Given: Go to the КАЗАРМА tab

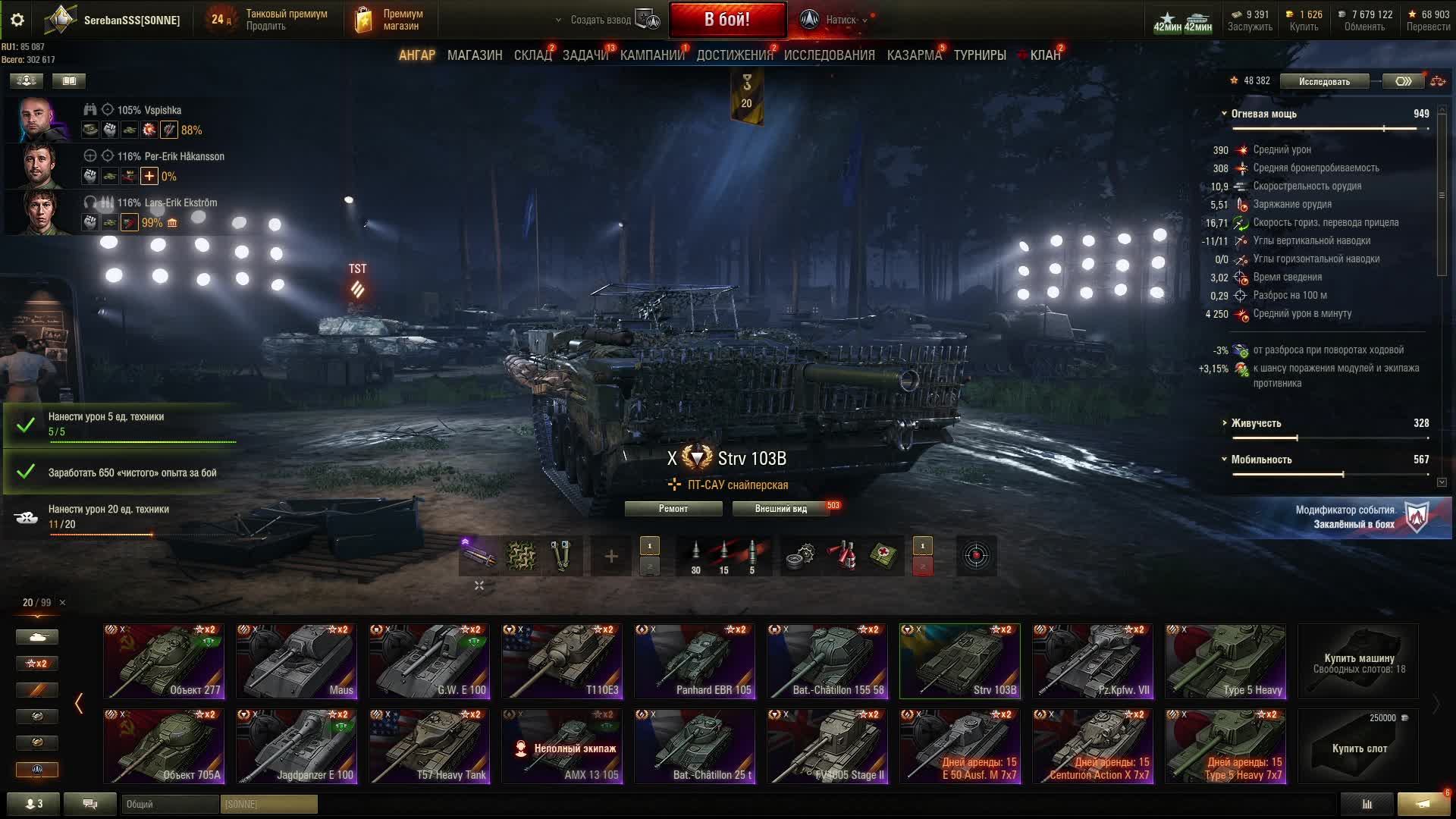Looking at the screenshot, I should pyautogui.click(x=914, y=55).
